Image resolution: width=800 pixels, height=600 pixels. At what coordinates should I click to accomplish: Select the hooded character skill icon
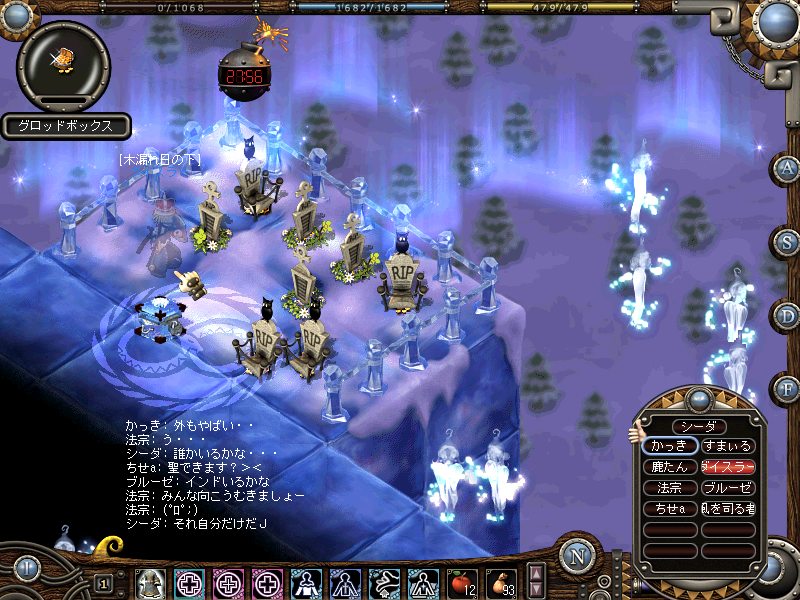coord(150,582)
